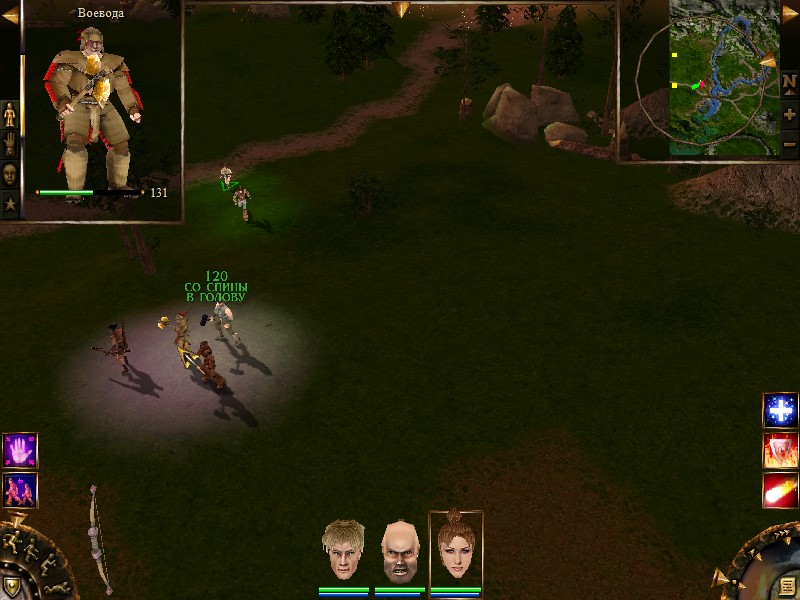Viewport: 800px width, 600px height.
Task: Zoom in the minimap with the plus button
Action: pyautogui.click(x=790, y=114)
